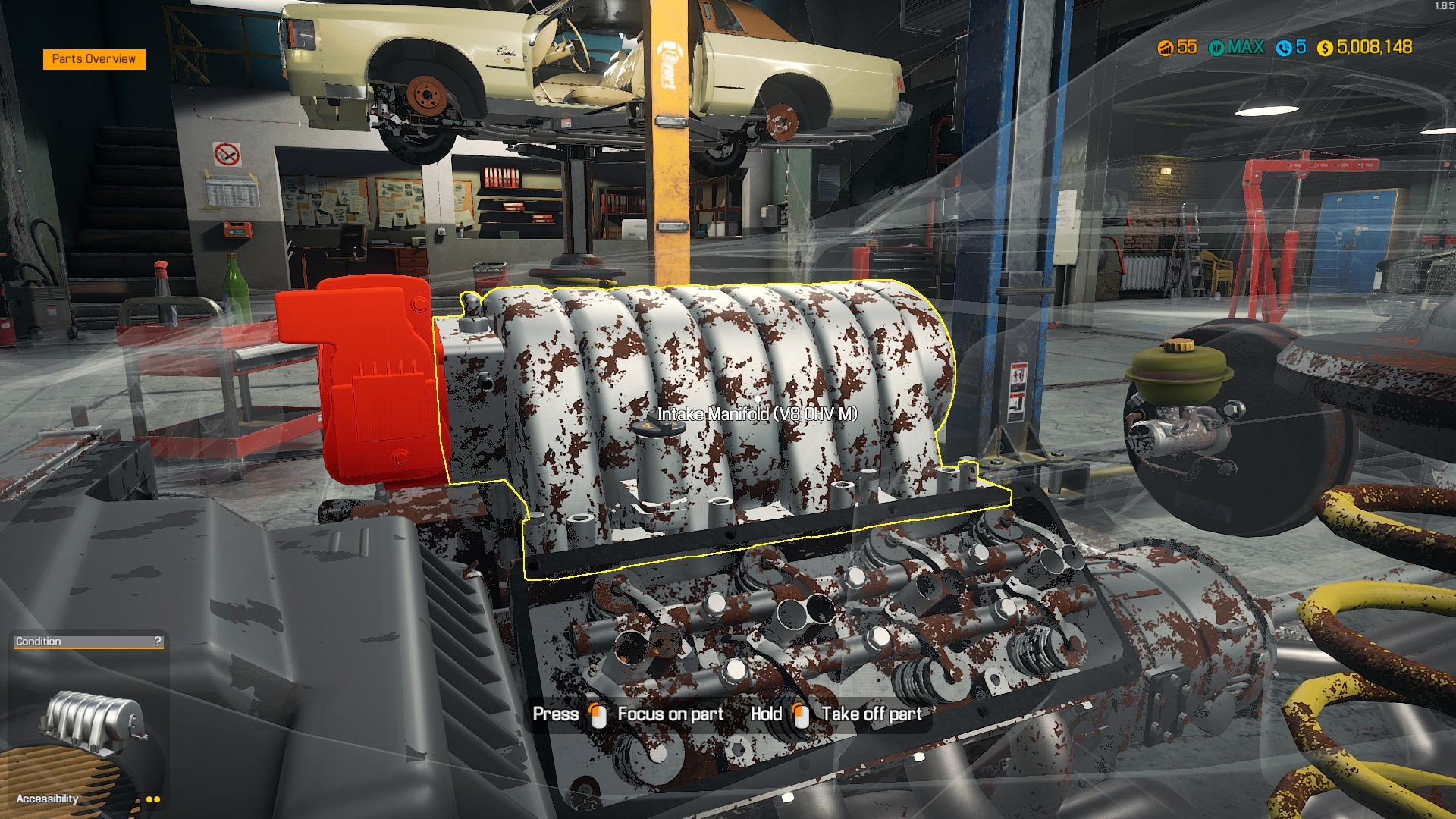Click the orange level 55 icon
This screenshot has height=819, width=1456.
pos(1166,47)
